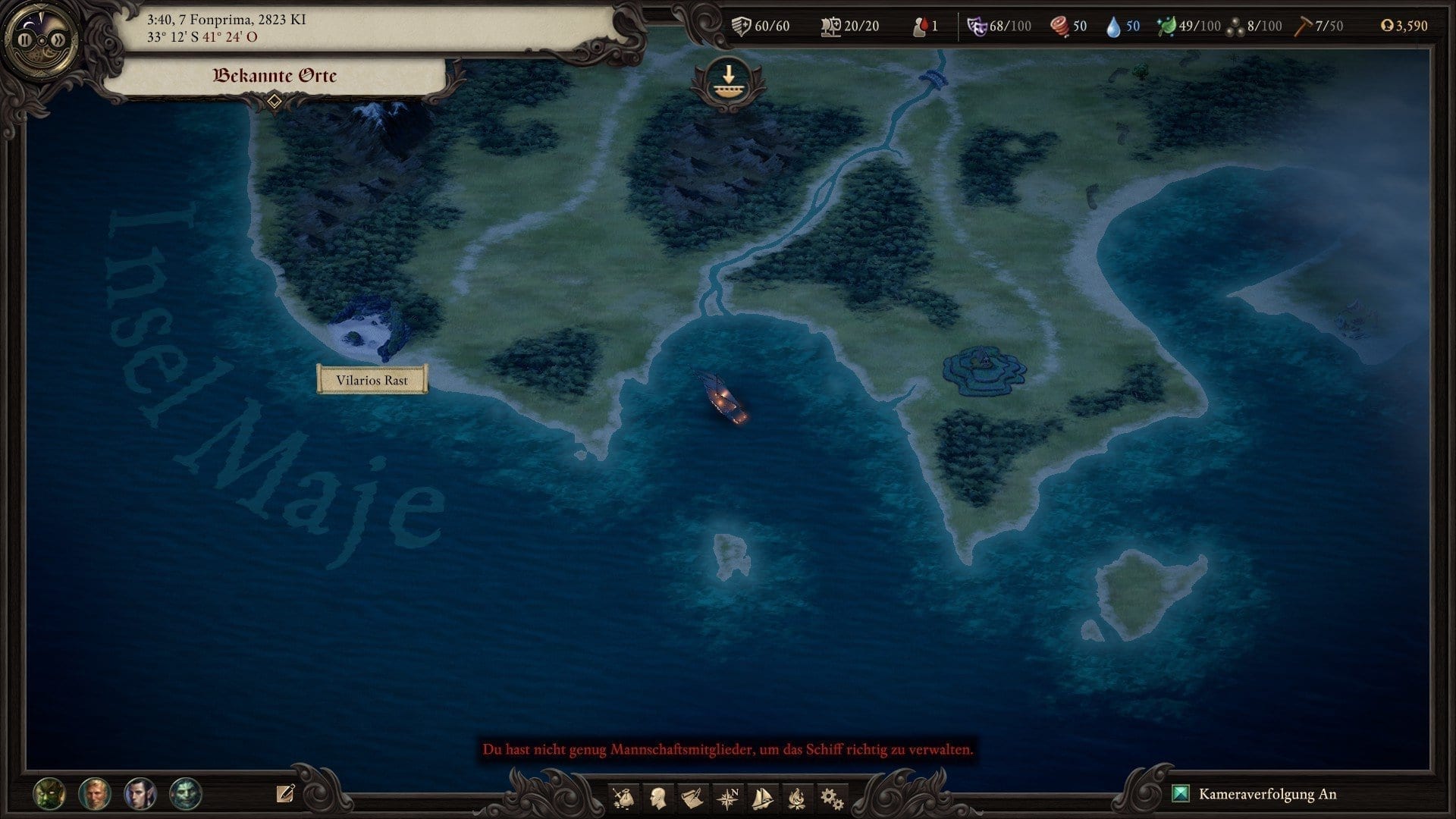
Task: Select the dark-haired elf portrait
Action: pyautogui.click(x=140, y=794)
